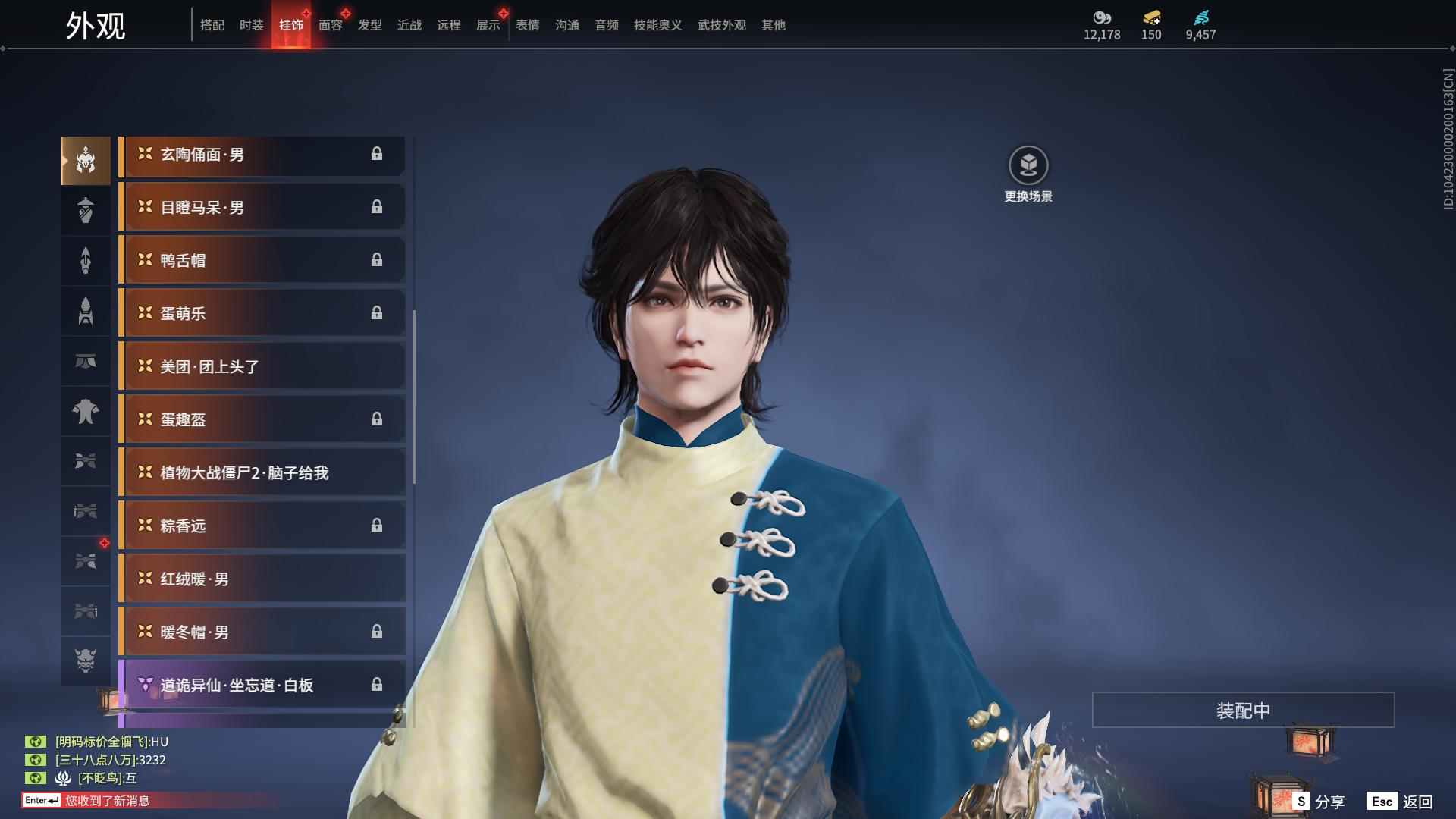Viewport: 1456px width, 819px height.
Task: Open the 分享 share option
Action: pos(1319,802)
